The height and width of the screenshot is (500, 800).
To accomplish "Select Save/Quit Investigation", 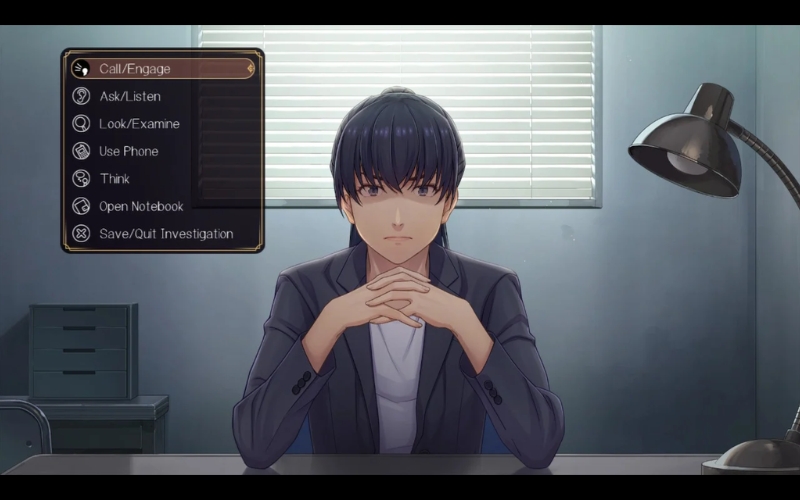I will [165, 234].
